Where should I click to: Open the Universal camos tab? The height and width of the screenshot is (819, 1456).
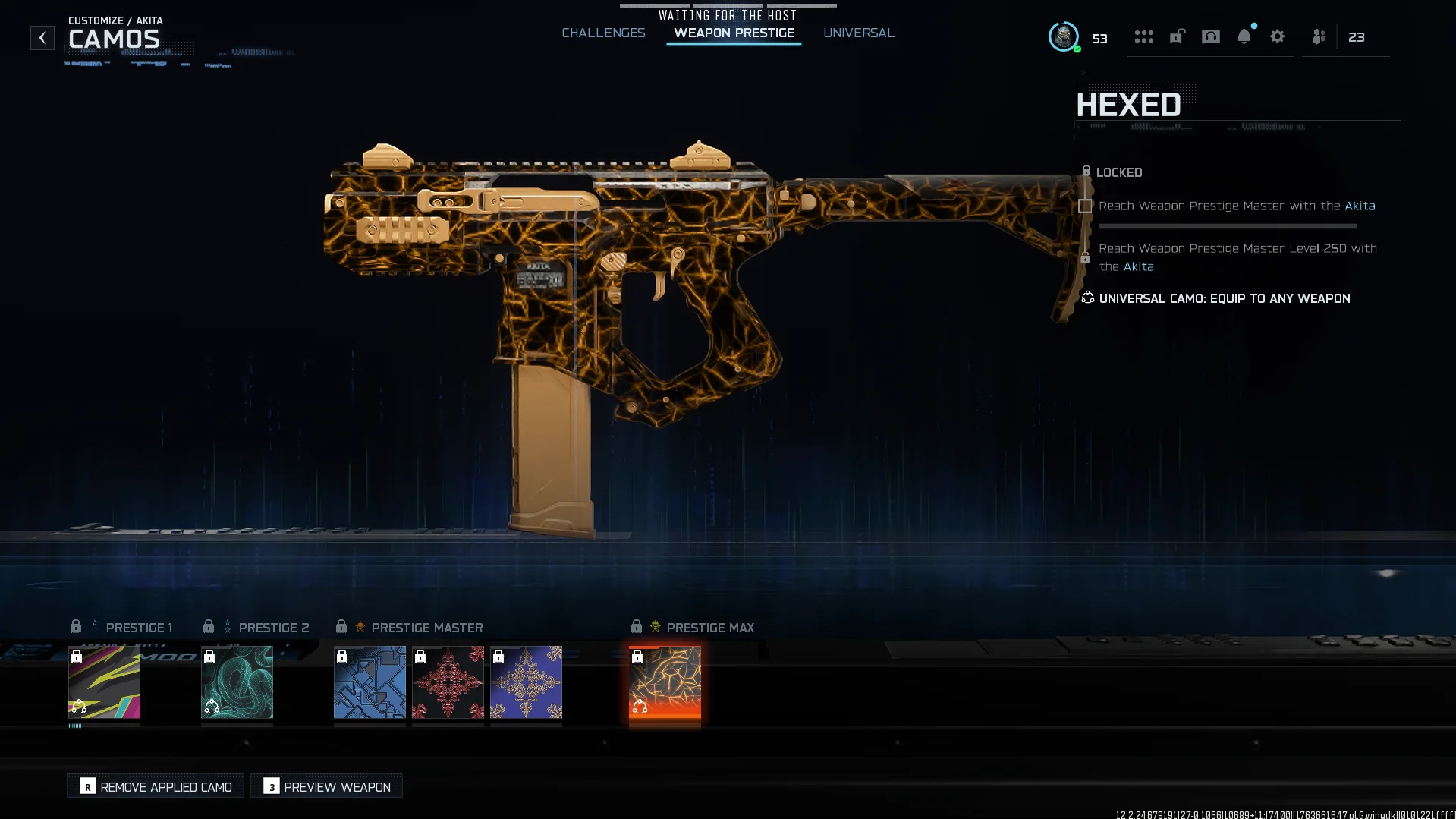(858, 33)
